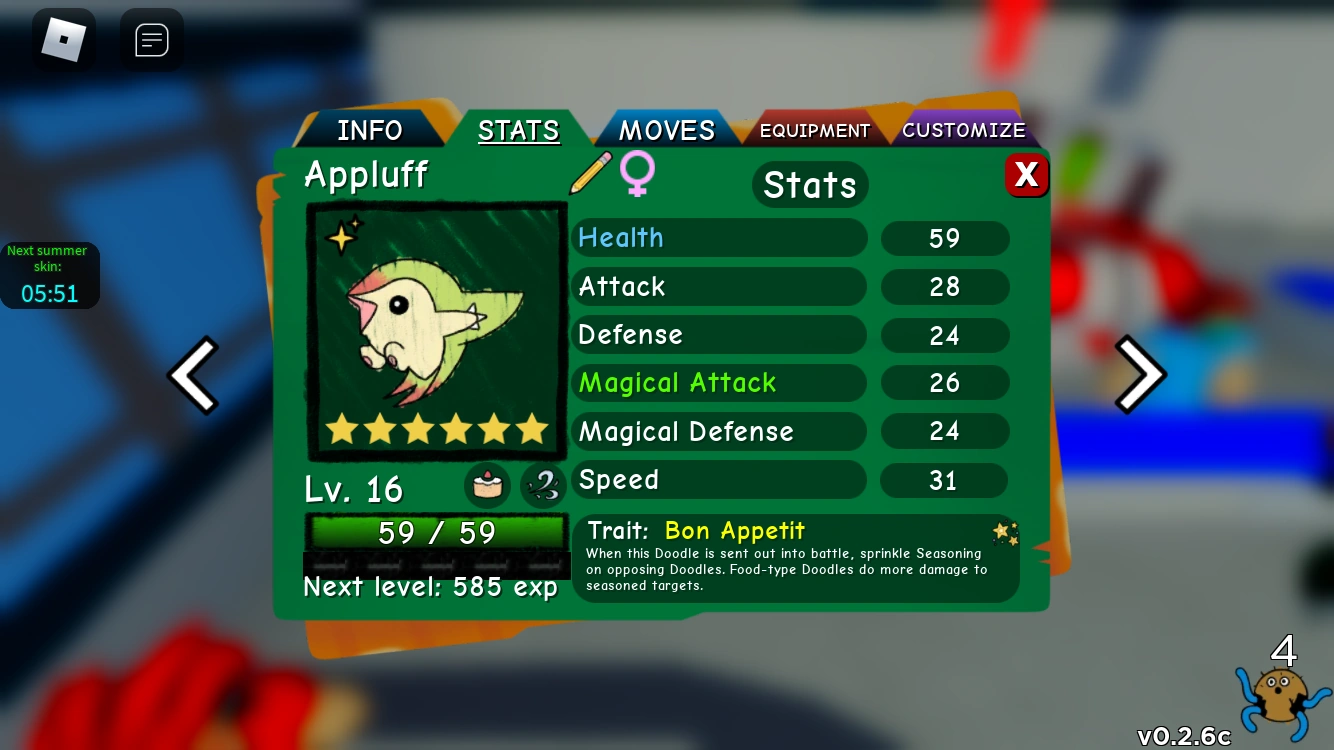Select the pencil edit icon next to Appluff
This screenshot has height=750, width=1334.
tap(591, 172)
